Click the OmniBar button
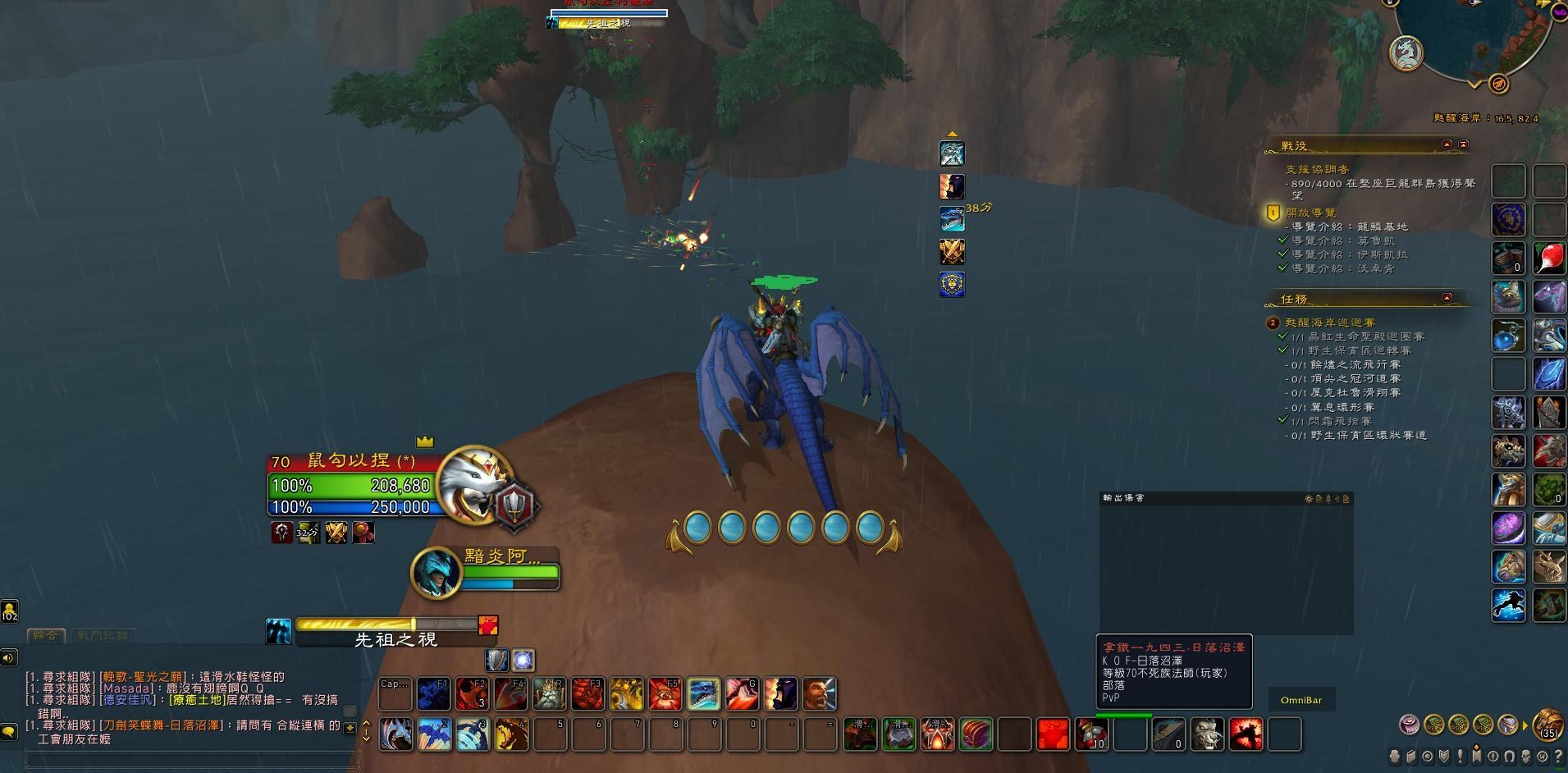This screenshot has height=773, width=1568. coord(1303,699)
